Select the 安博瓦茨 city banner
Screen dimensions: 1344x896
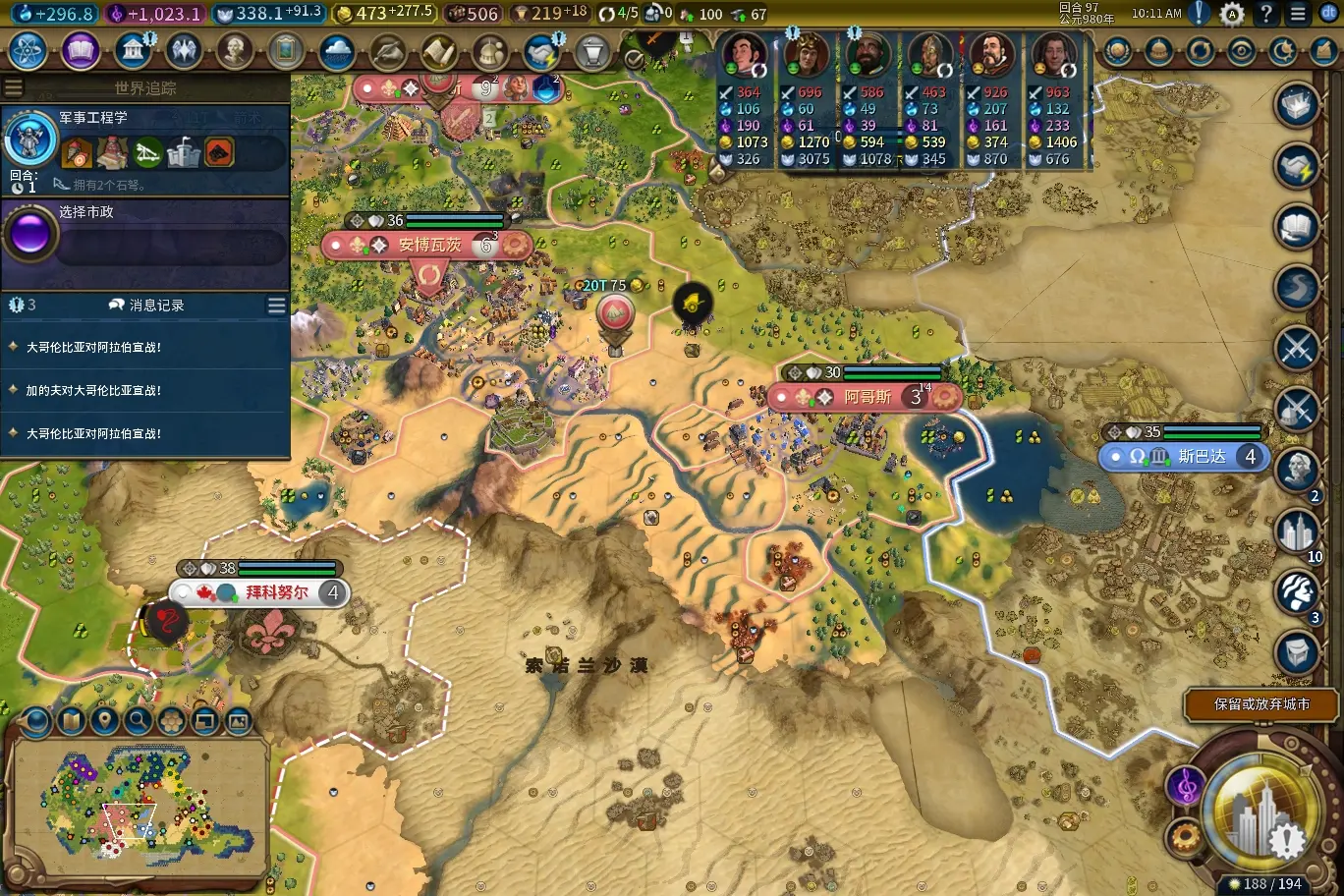(429, 245)
